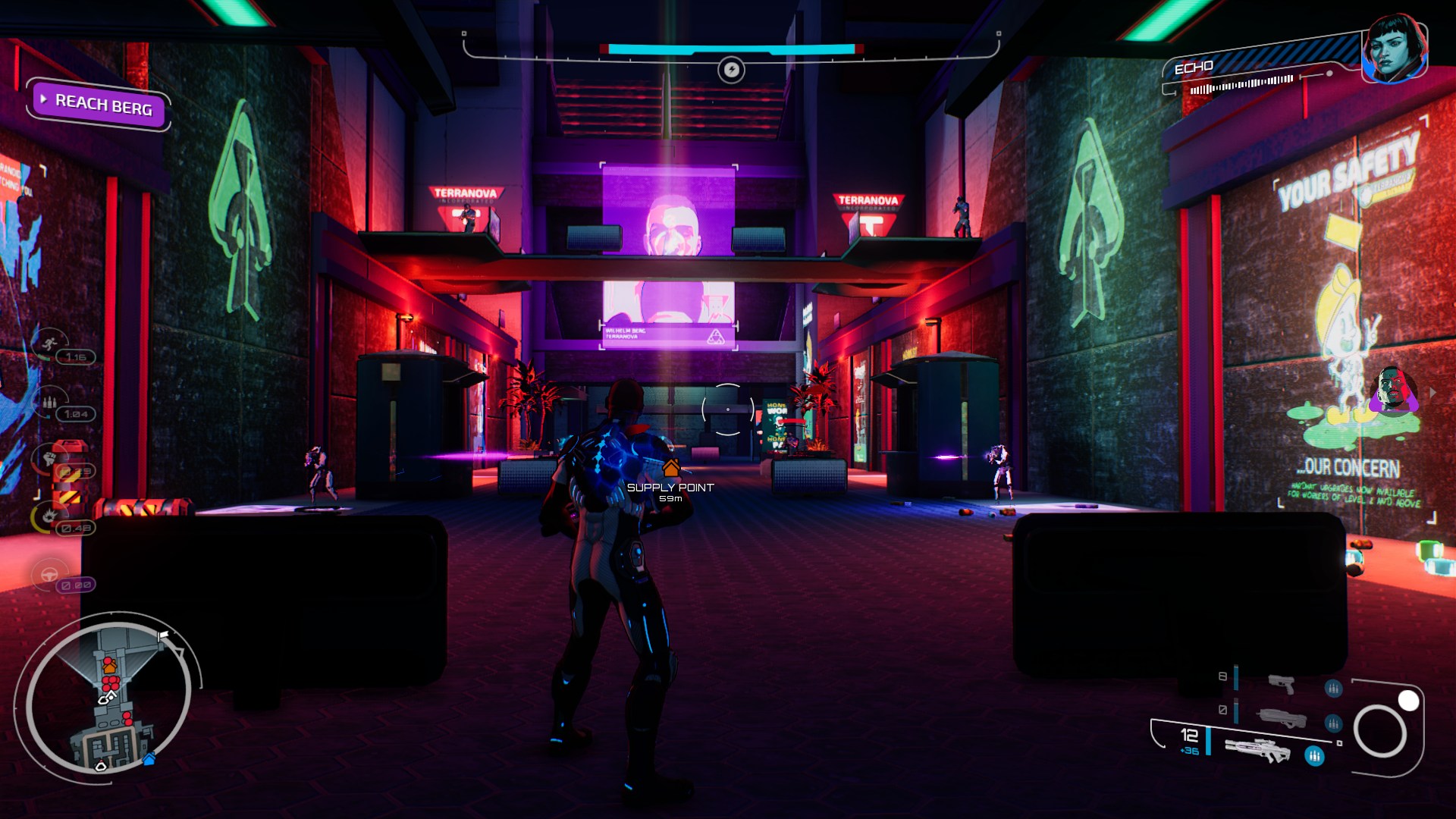Select the Reach Berg objective tracker

(x=102, y=104)
